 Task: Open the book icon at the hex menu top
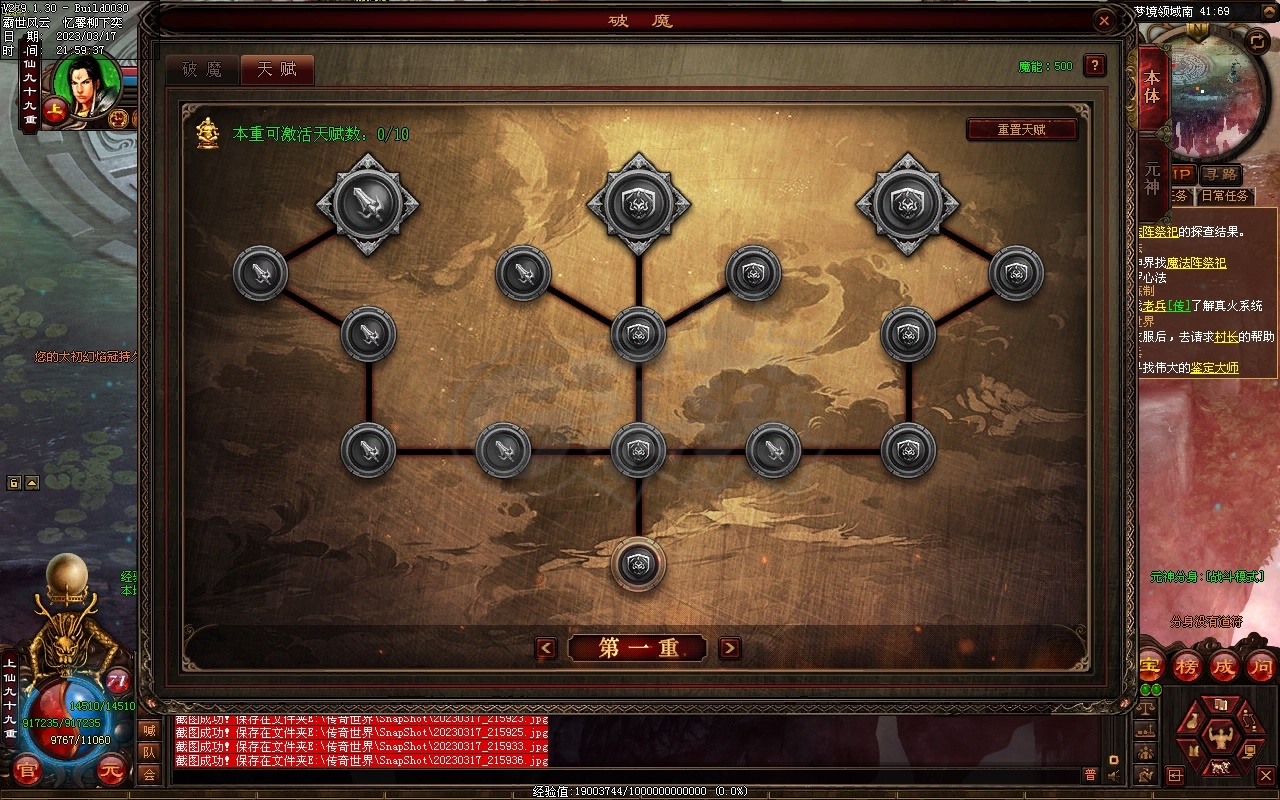pyautogui.click(x=1221, y=703)
